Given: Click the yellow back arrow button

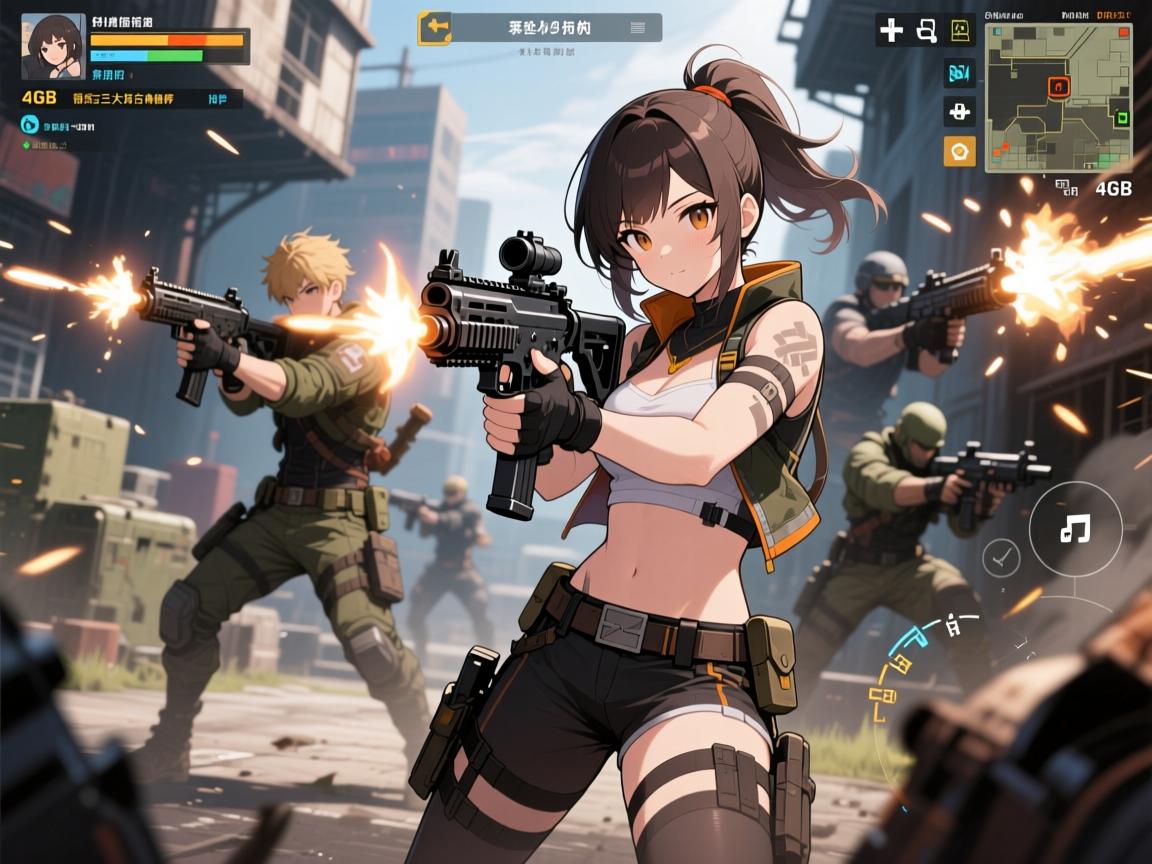Looking at the screenshot, I should click(x=435, y=28).
